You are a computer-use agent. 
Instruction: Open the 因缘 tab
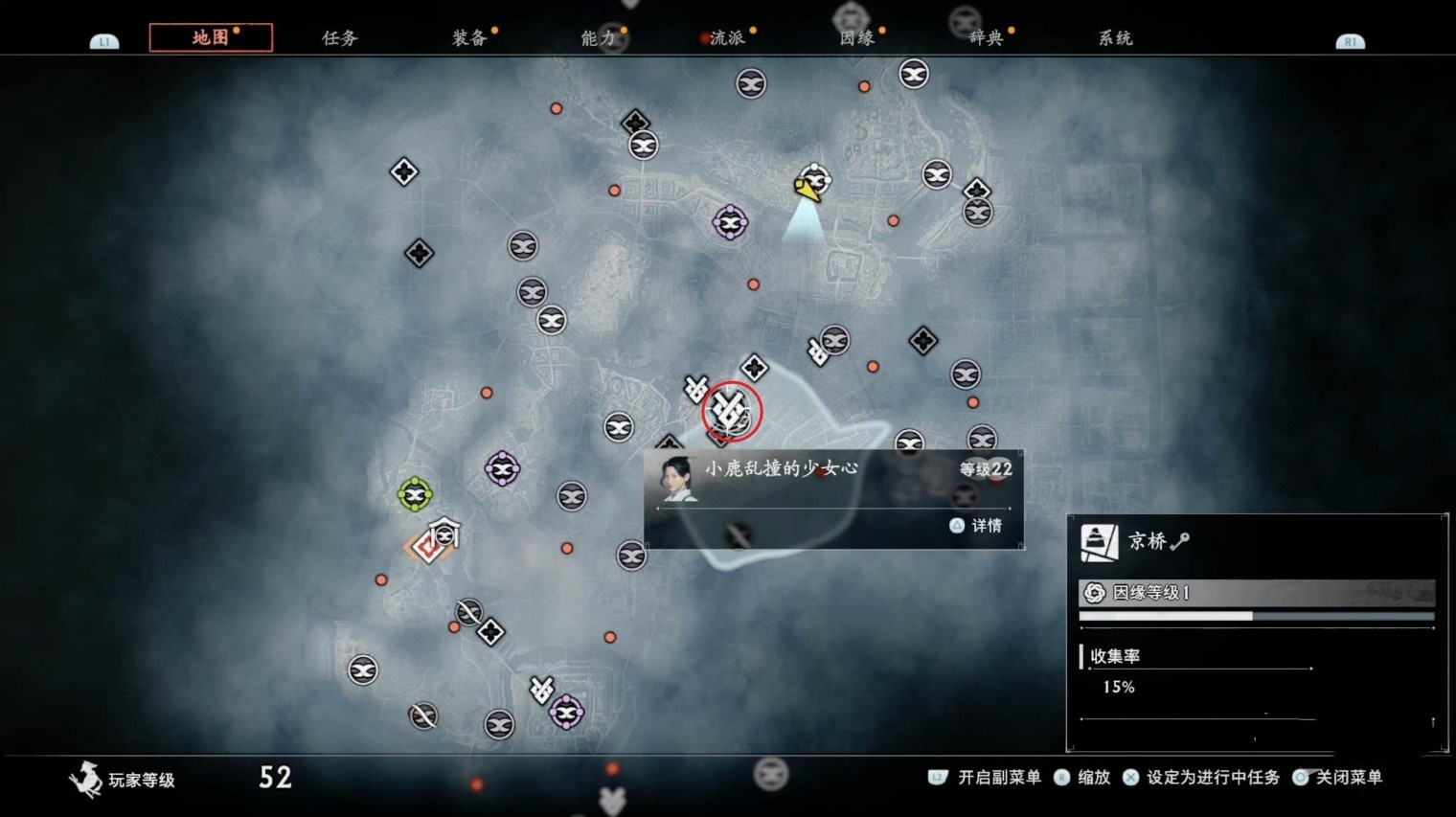[856, 38]
